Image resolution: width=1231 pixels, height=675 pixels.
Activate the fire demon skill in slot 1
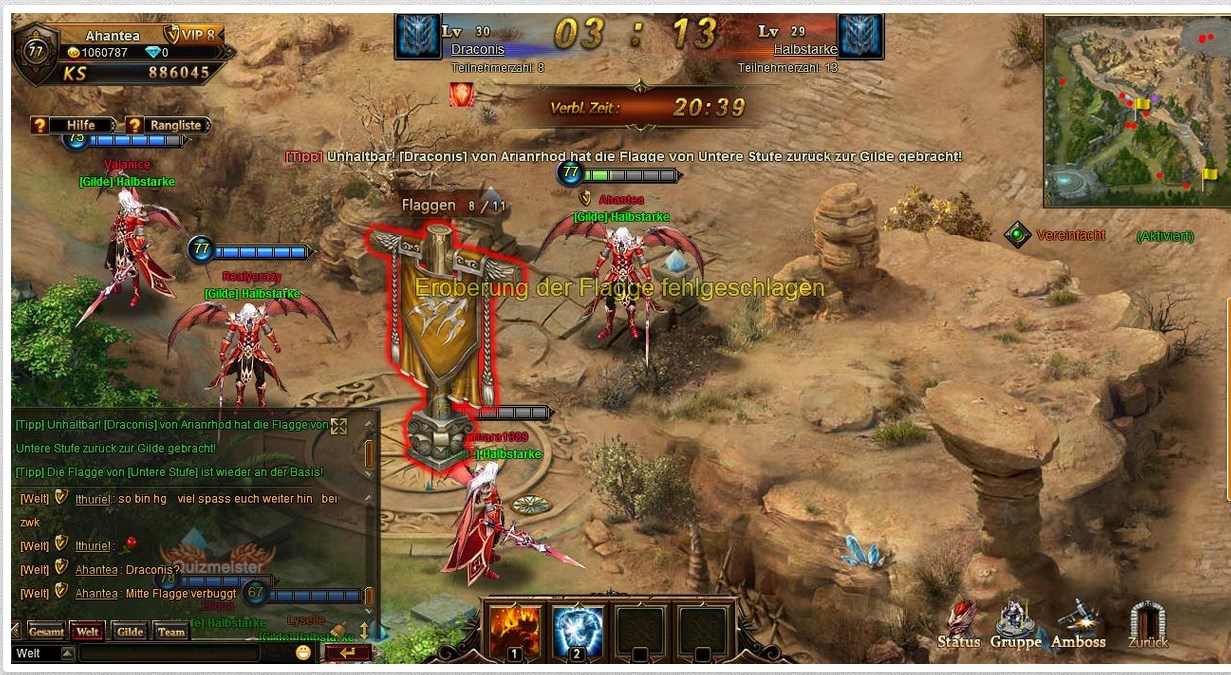coord(515,631)
